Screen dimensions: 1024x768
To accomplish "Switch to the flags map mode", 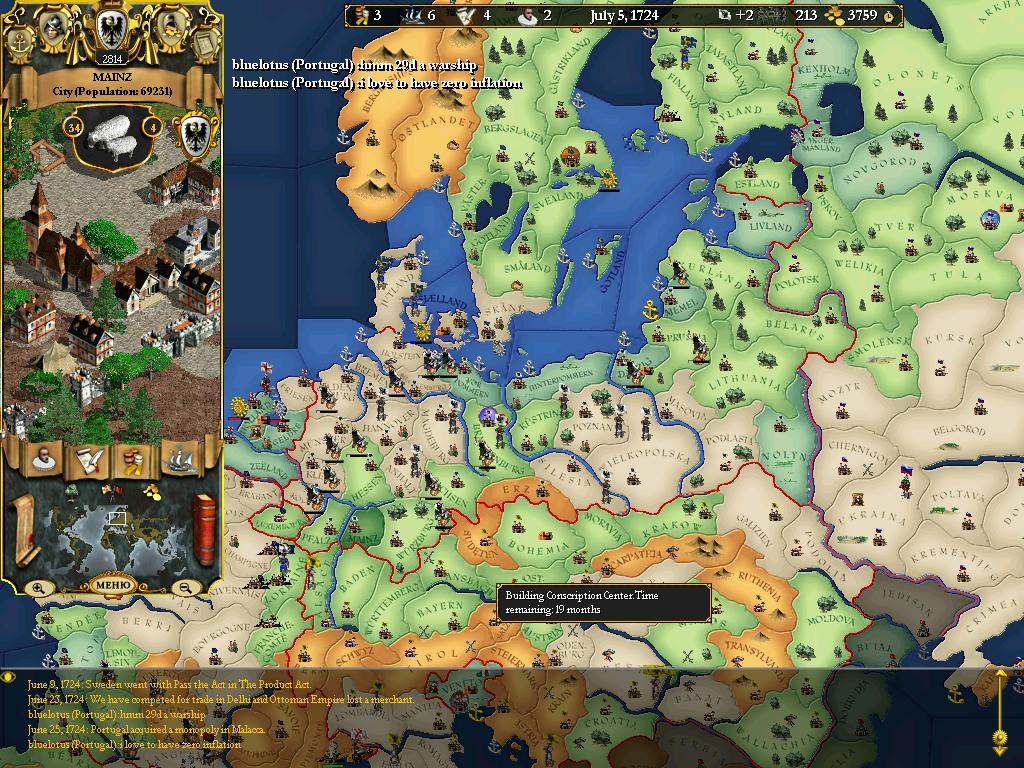I will click(112, 490).
